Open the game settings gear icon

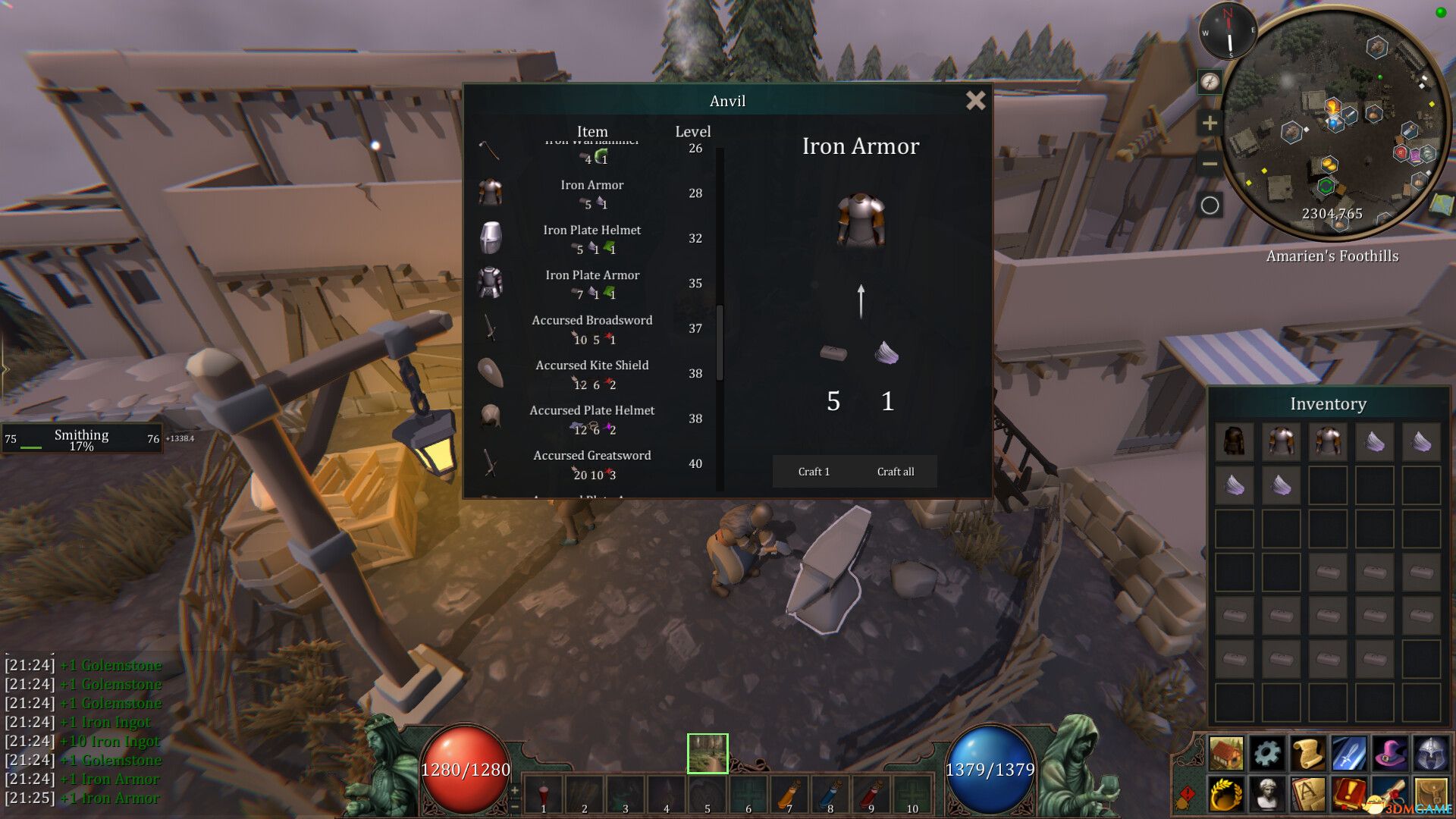coord(1267,752)
